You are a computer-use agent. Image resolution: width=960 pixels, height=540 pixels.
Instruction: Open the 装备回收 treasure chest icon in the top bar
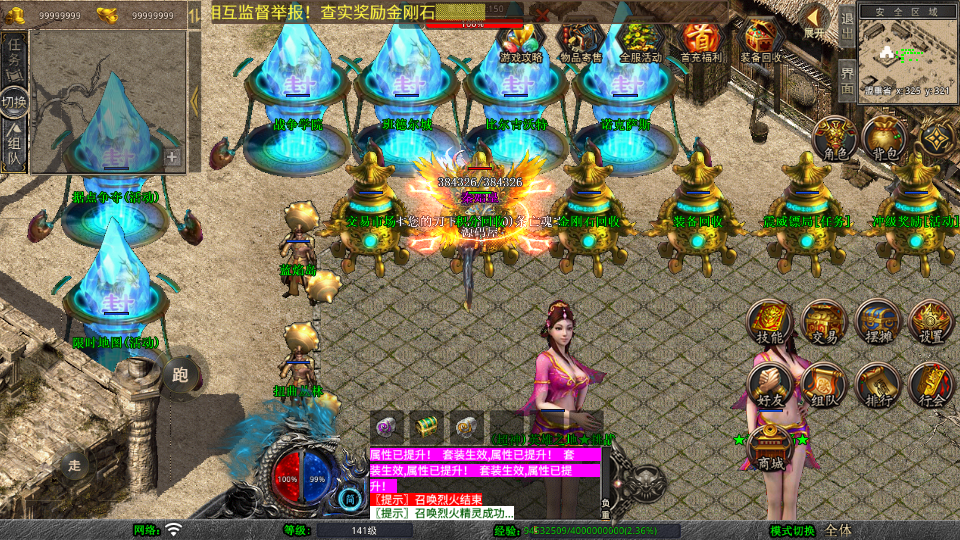762,40
